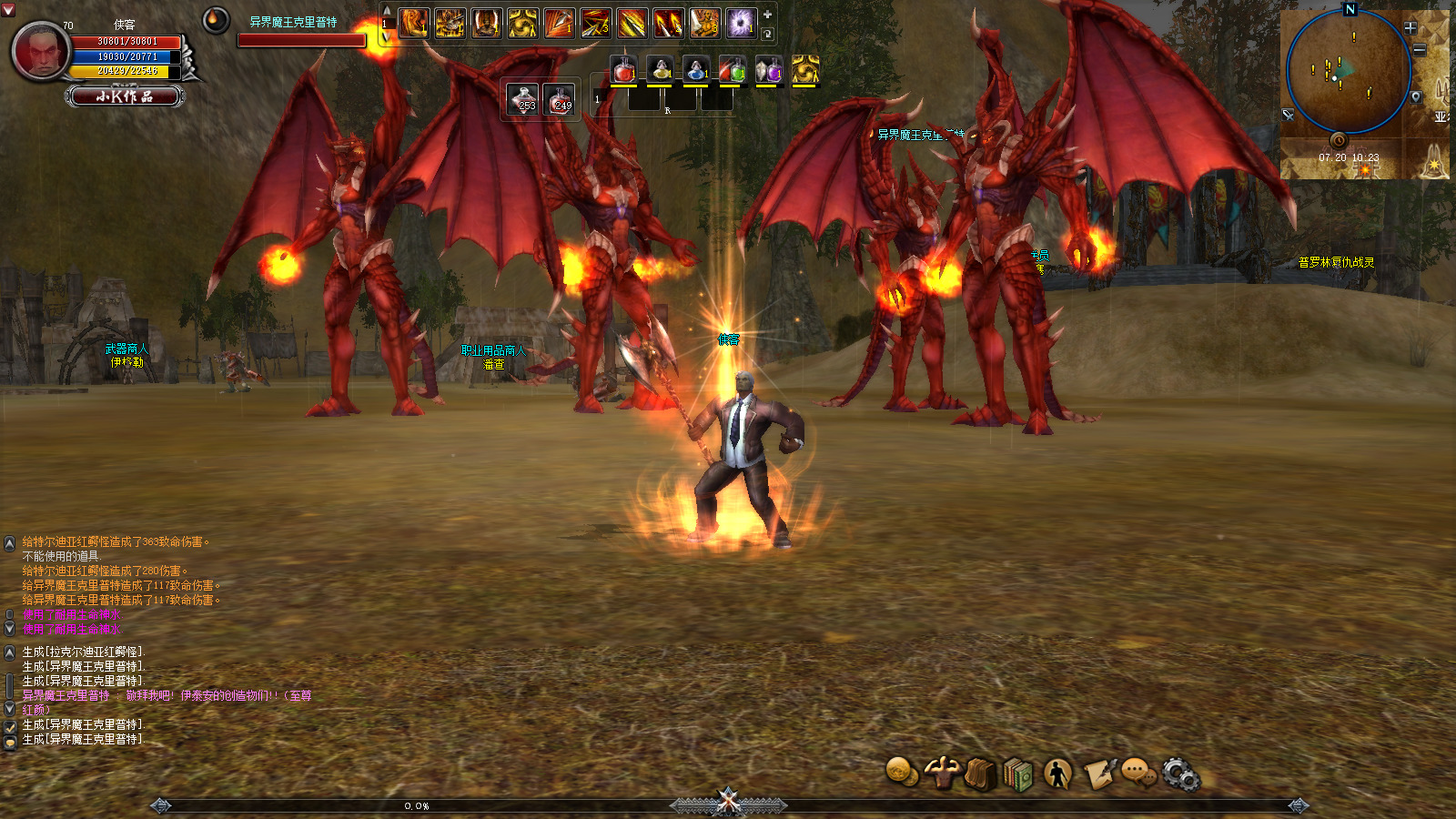Use the crossed spears skill icon

point(595,23)
